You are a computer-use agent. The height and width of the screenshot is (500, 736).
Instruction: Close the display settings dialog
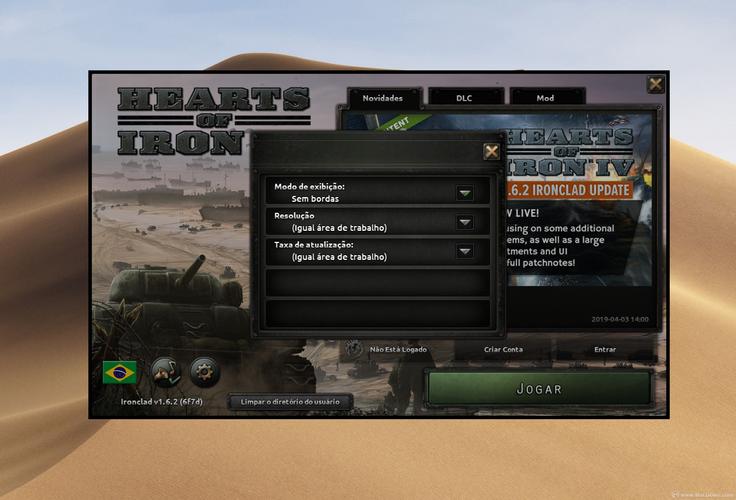(x=492, y=151)
